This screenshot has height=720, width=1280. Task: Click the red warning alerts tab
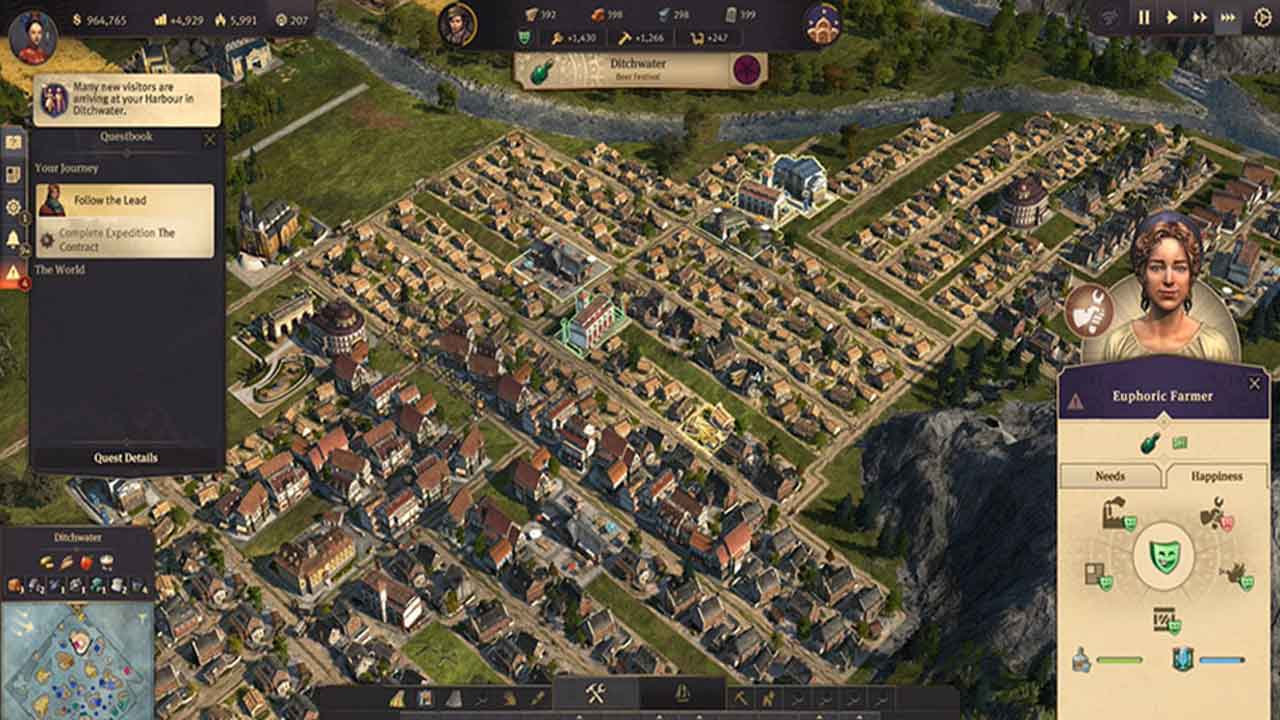point(13,272)
